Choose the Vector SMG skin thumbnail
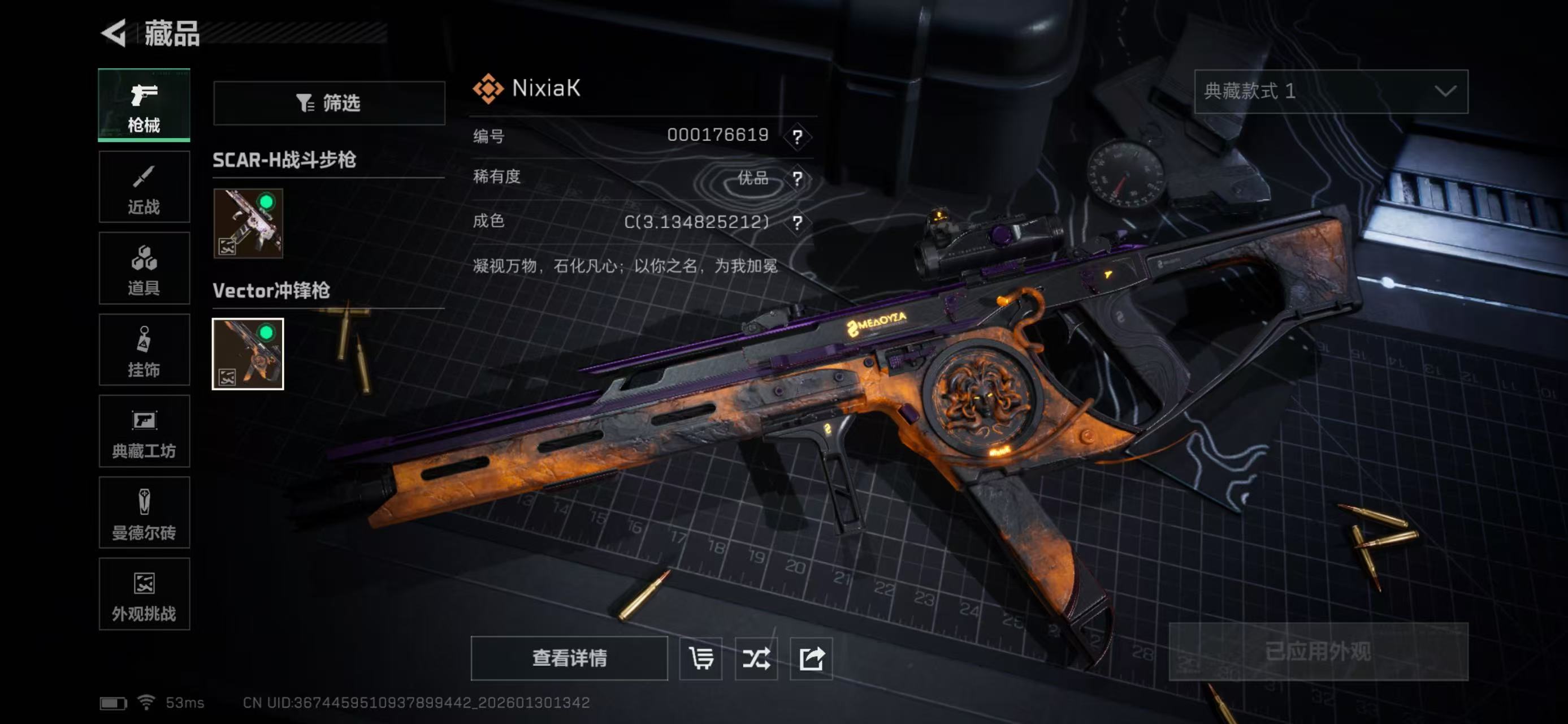 [x=248, y=354]
